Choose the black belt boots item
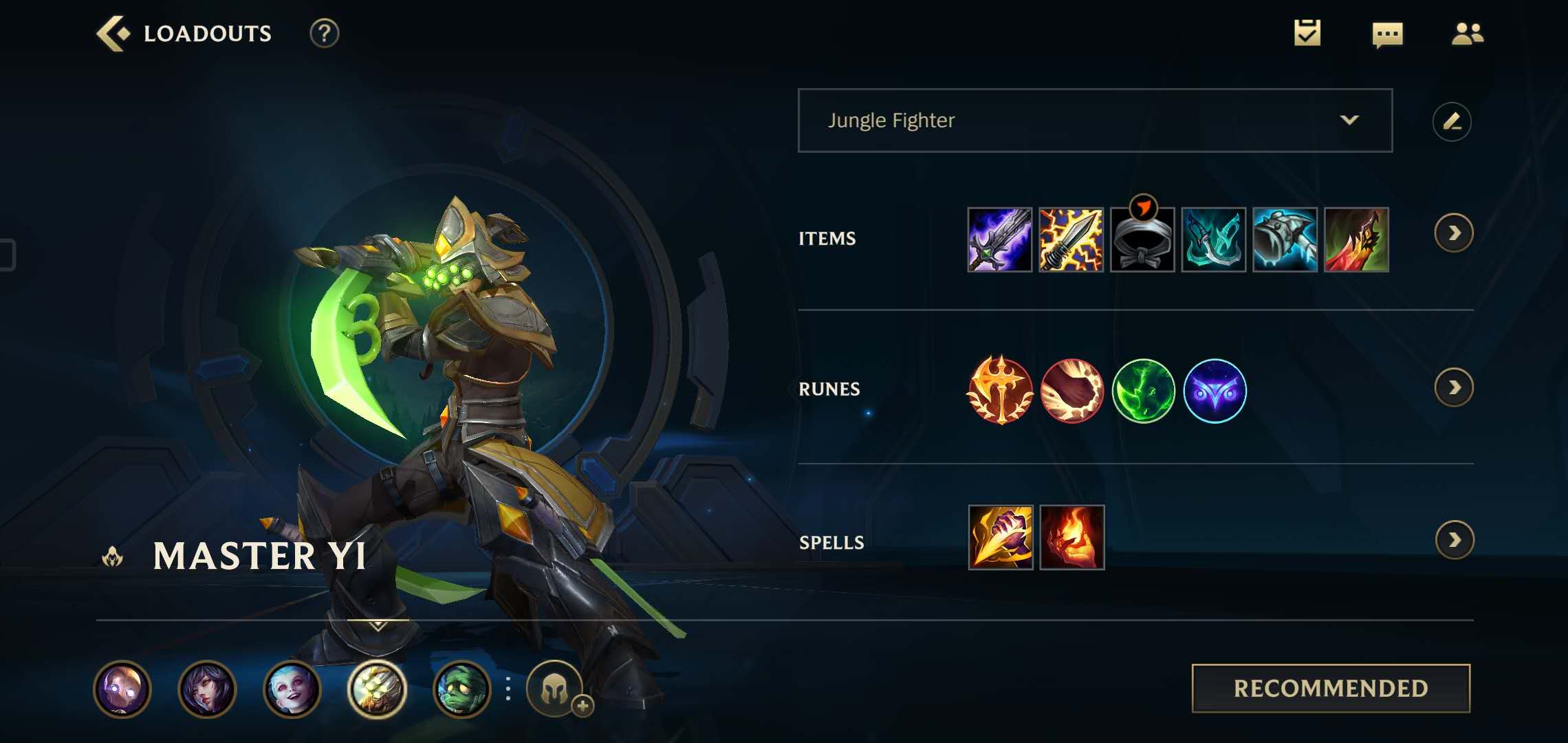The image size is (1568, 743). click(1142, 239)
